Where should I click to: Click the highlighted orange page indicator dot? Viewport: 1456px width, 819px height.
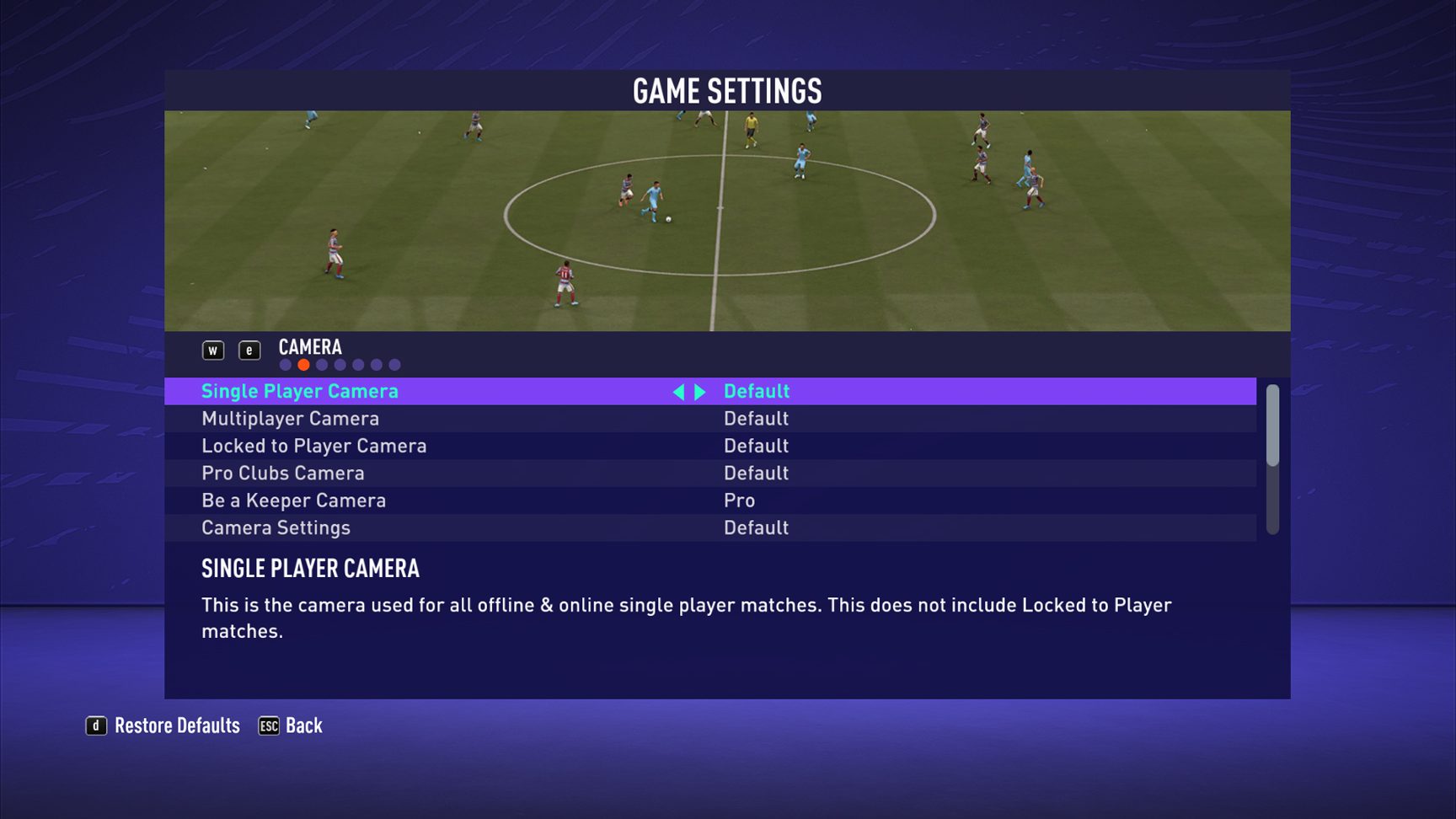click(303, 364)
